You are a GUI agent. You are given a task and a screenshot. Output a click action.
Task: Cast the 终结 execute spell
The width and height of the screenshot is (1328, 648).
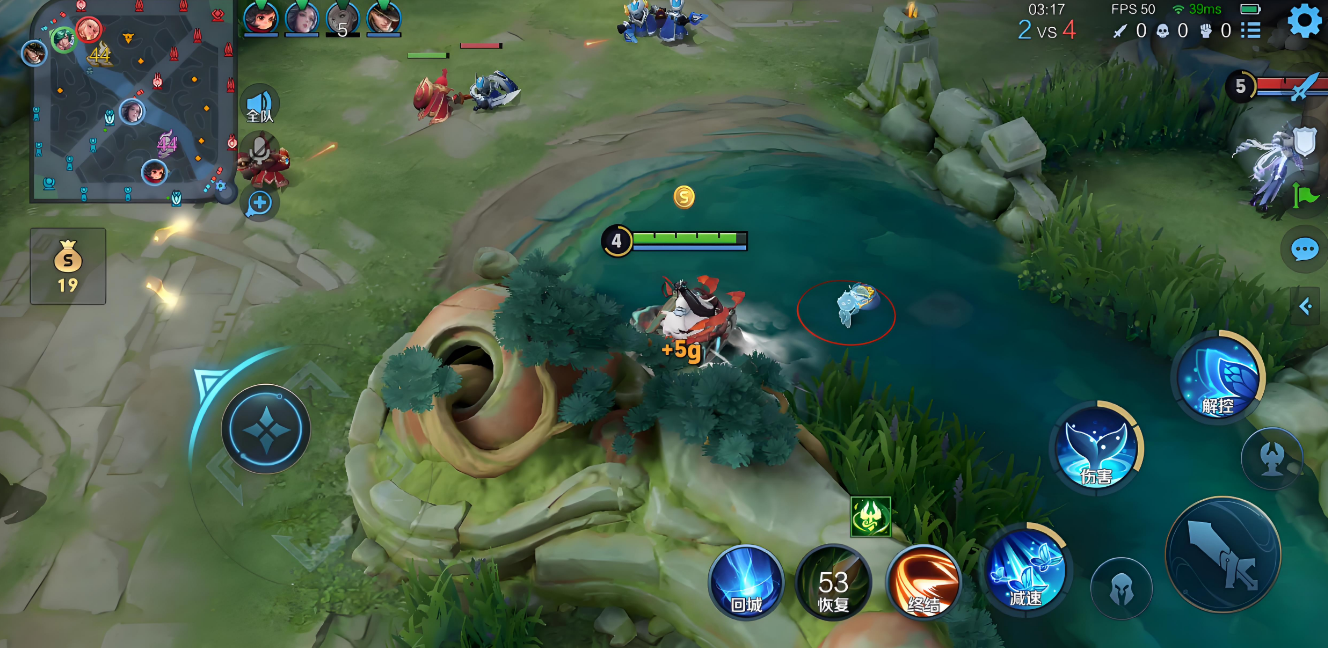923,583
